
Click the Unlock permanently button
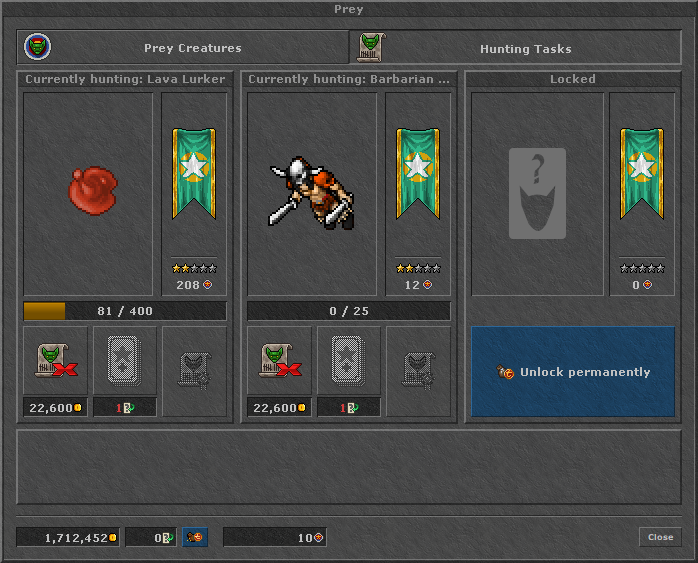pyautogui.click(x=573, y=372)
